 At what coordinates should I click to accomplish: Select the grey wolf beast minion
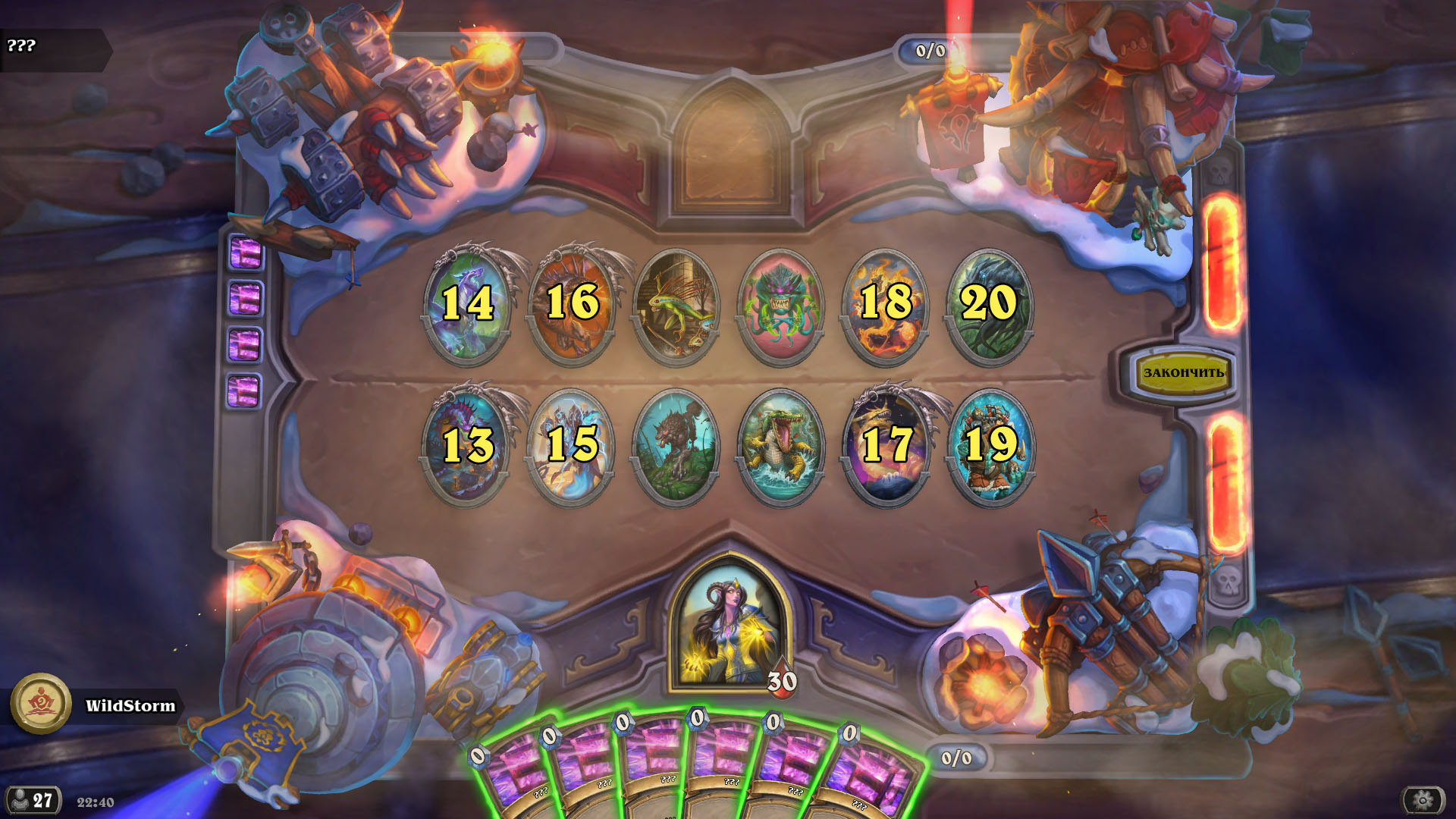point(676,446)
